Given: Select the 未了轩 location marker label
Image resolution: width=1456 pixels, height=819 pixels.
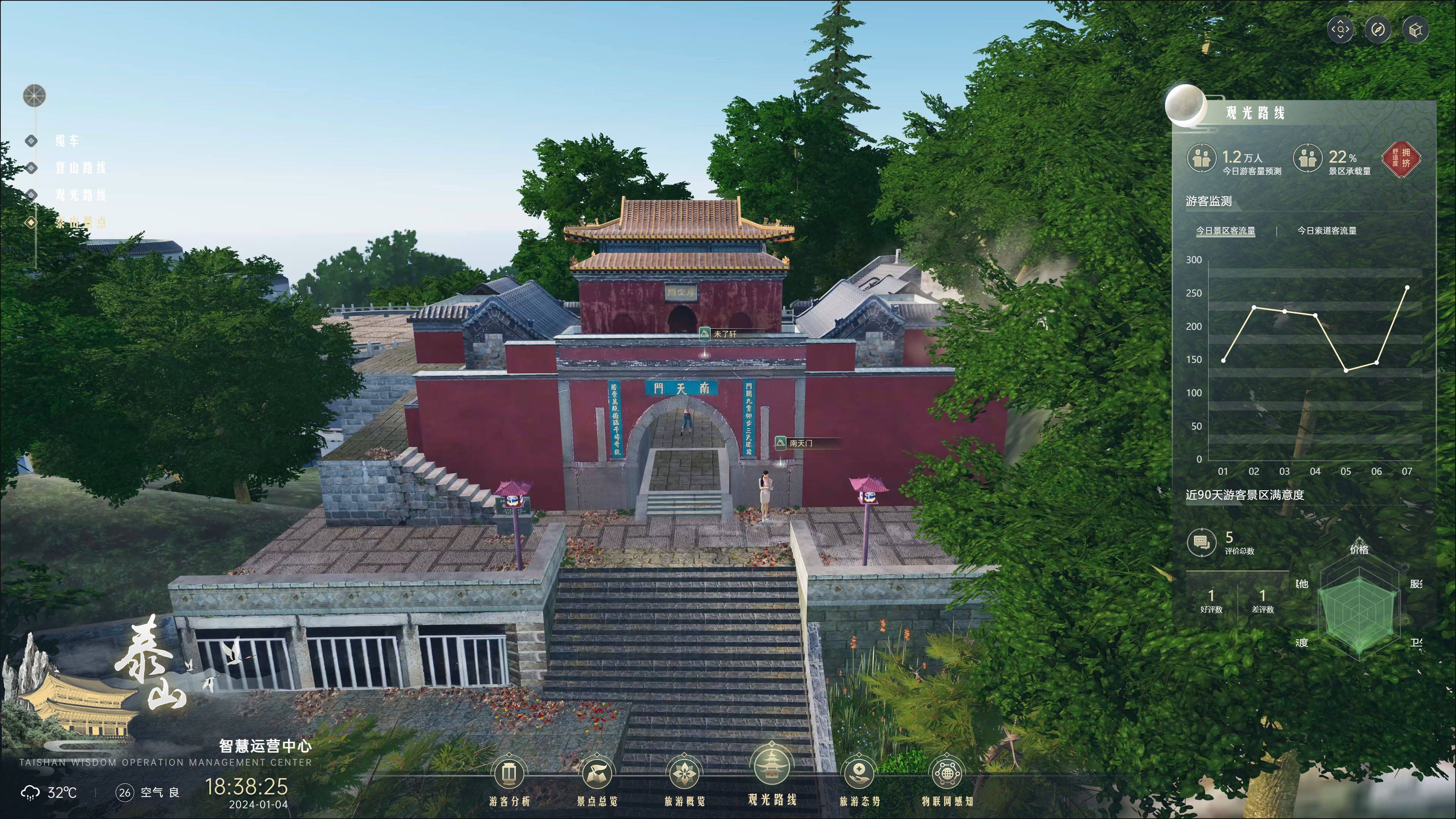Looking at the screenshot, I should point(725,334).
